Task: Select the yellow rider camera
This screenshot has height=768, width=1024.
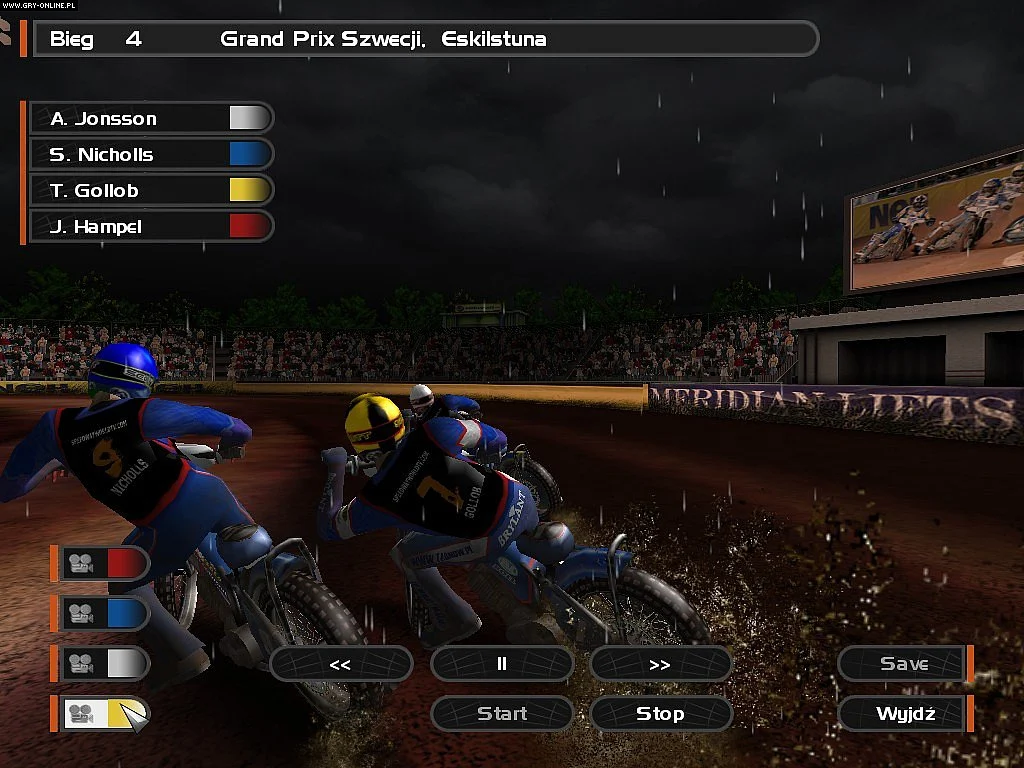Action: tap(105, 713)
